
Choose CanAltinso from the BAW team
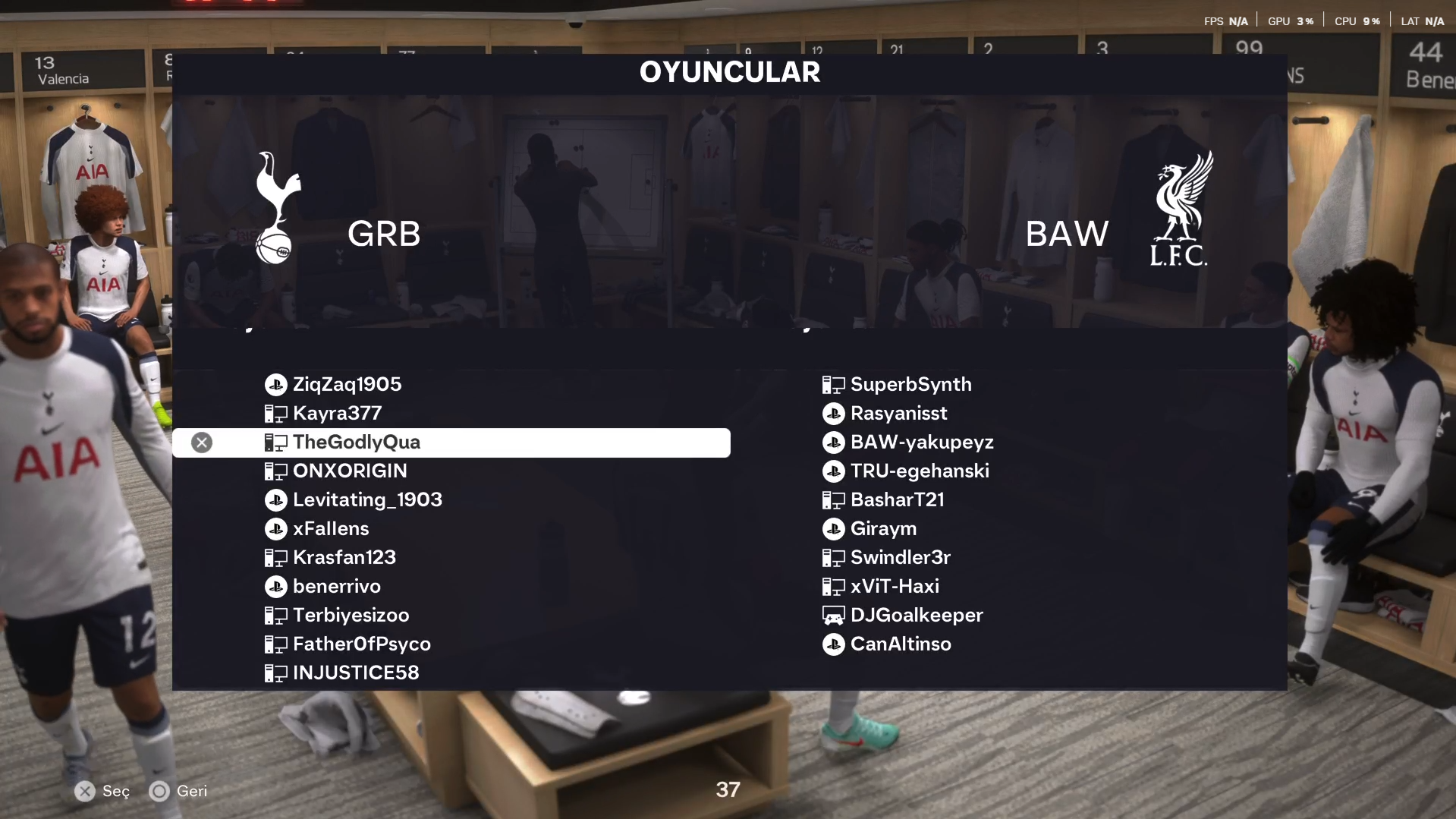pyautogui.click(x=901, y=644)
